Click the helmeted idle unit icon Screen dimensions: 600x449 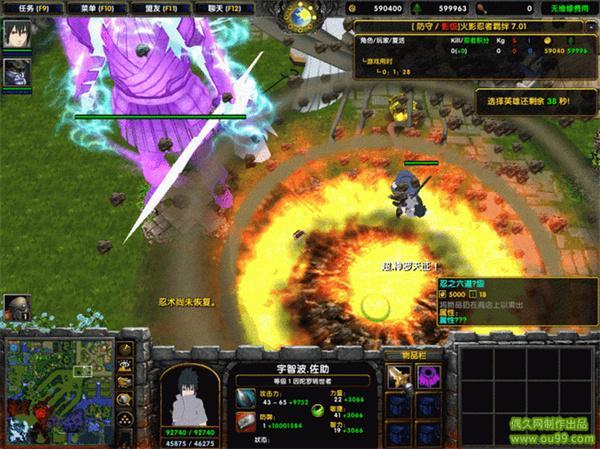tap(15, 306)
